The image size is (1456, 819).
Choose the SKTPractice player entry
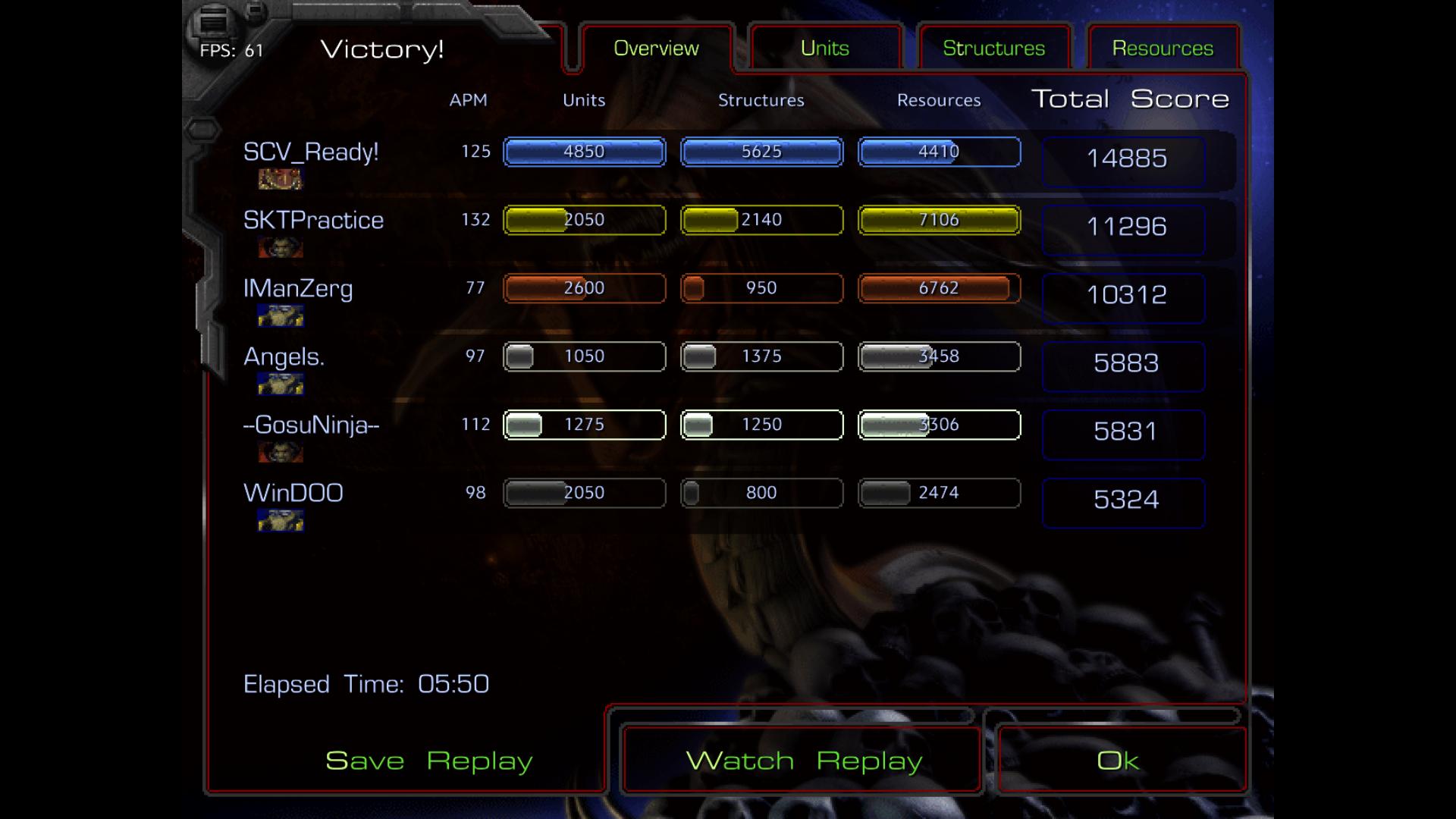(313, 221)
